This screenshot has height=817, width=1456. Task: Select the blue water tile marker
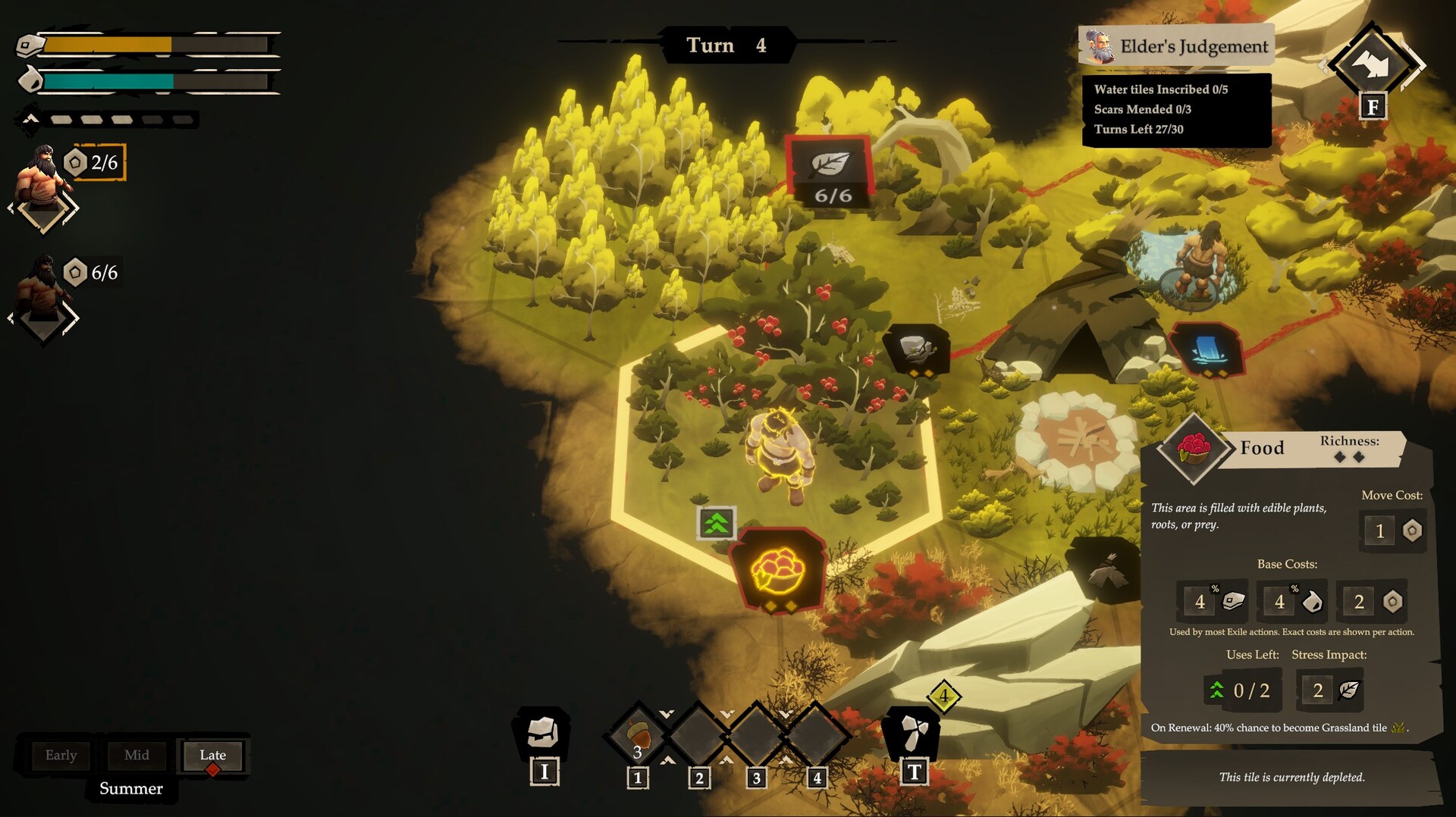coord(1207,349)
